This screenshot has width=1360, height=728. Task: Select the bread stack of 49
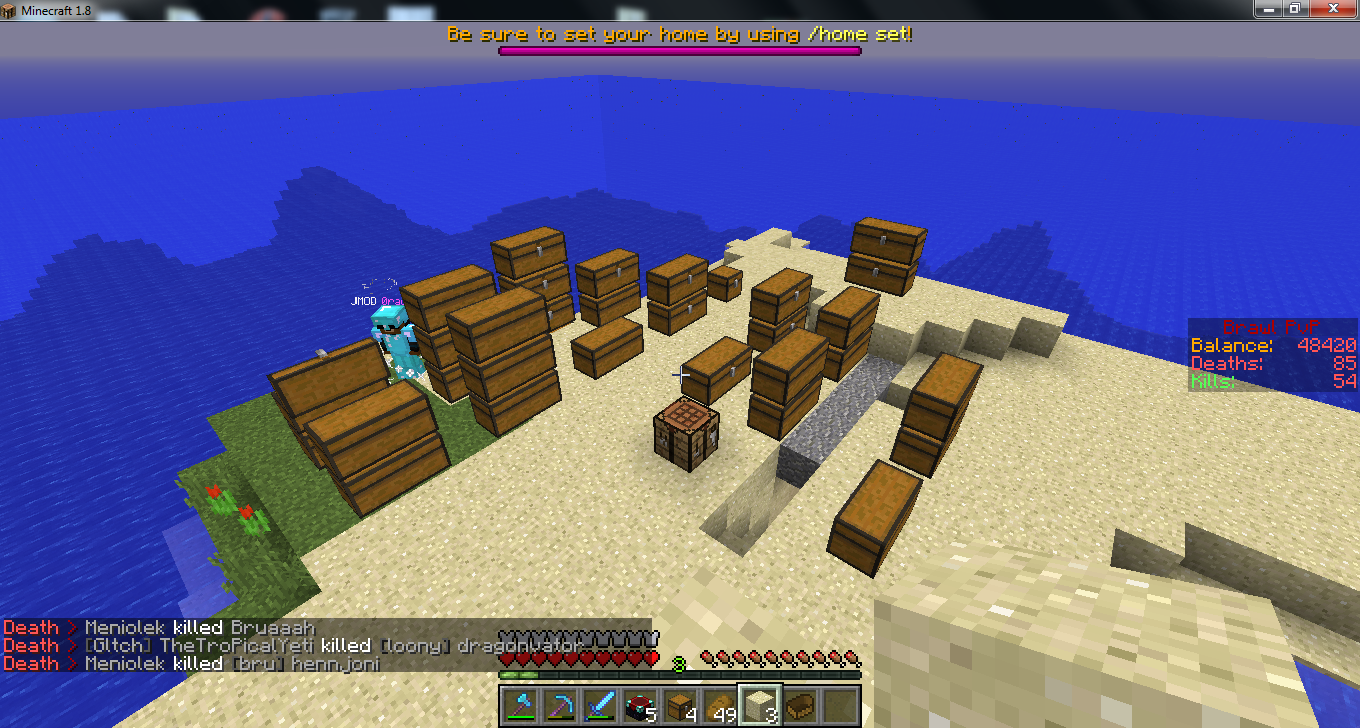click(720, 705)
